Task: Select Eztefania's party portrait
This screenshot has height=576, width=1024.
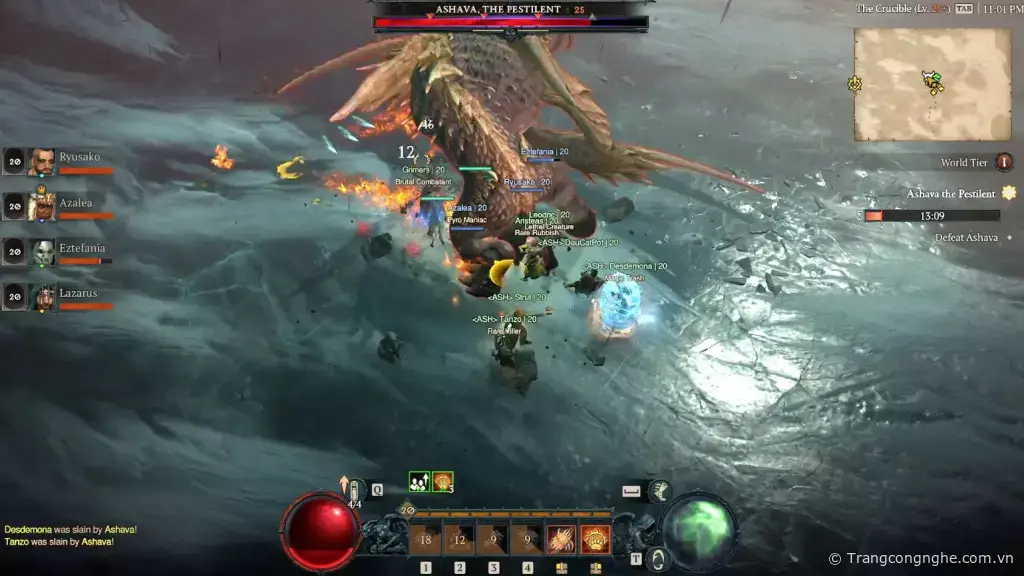Action: pyautogui.click(x=42, y=253)
